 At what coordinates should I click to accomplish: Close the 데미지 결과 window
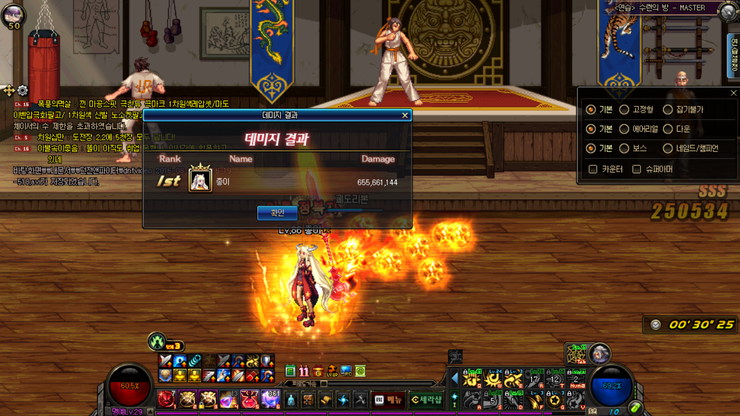(x=405, y=115)
